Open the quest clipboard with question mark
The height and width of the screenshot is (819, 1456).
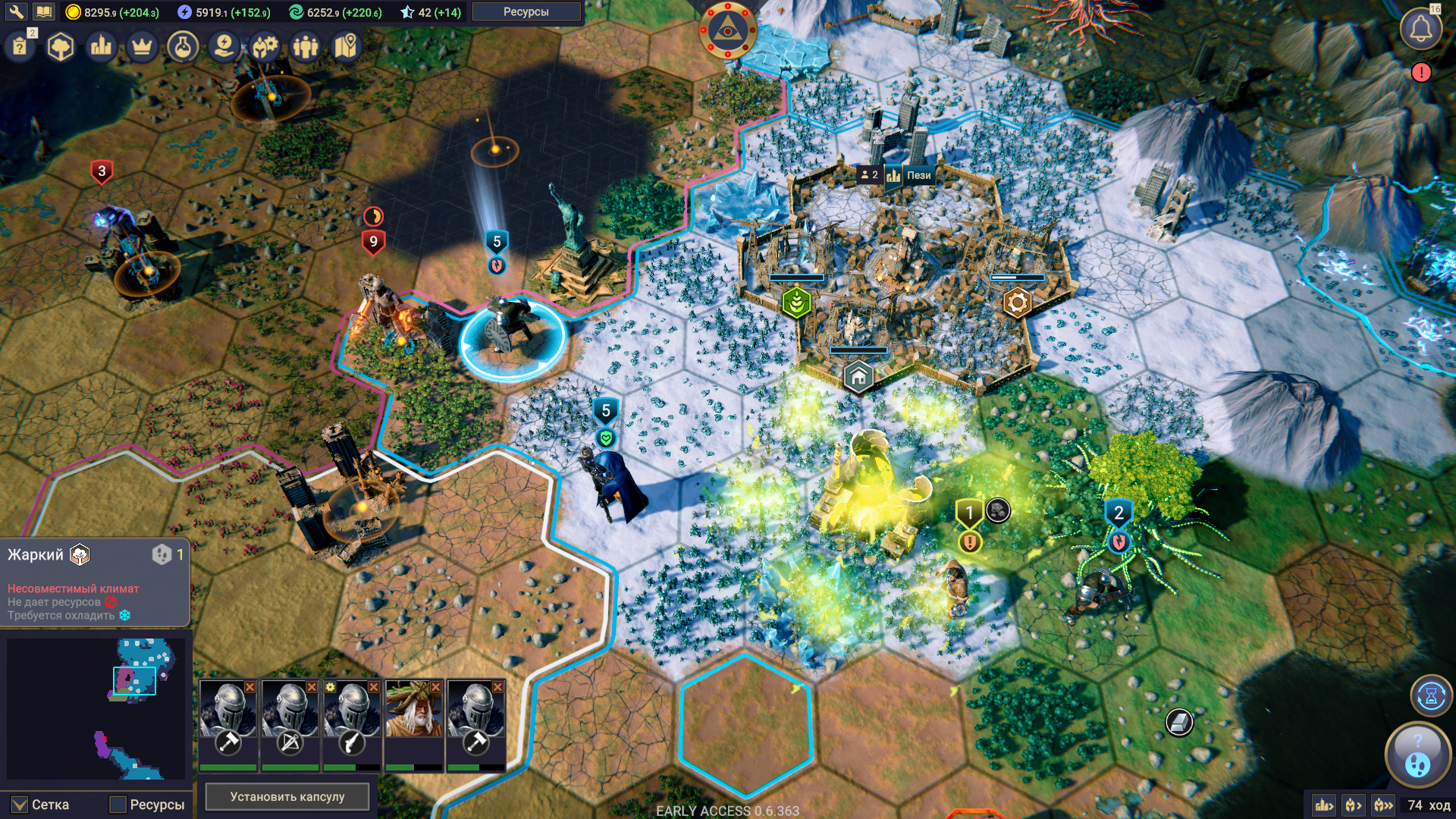coord(20,47)
